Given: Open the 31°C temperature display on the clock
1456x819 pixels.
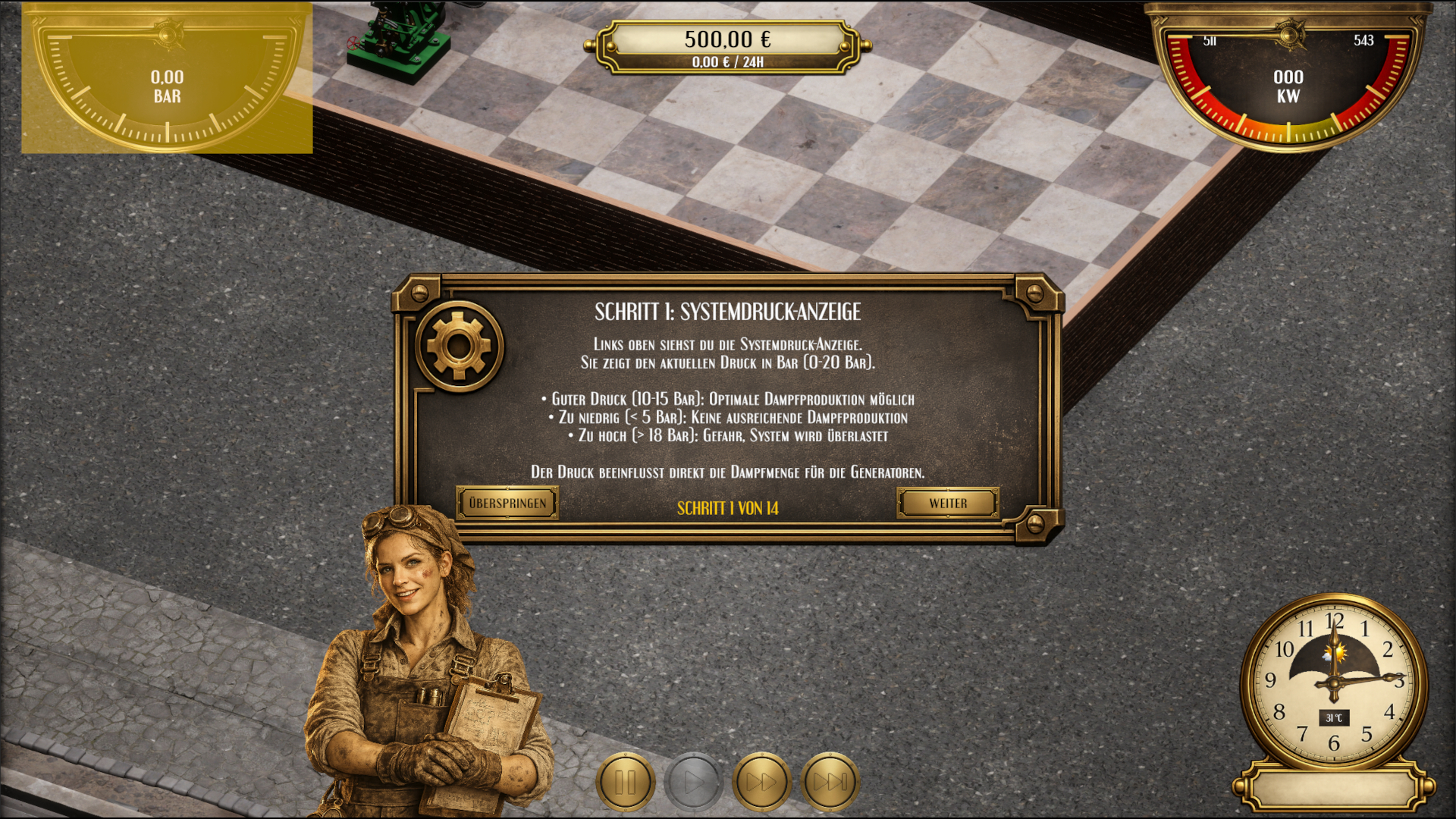Looking at the screenshot, I should pyautogui.click(x=1332, y=716).
